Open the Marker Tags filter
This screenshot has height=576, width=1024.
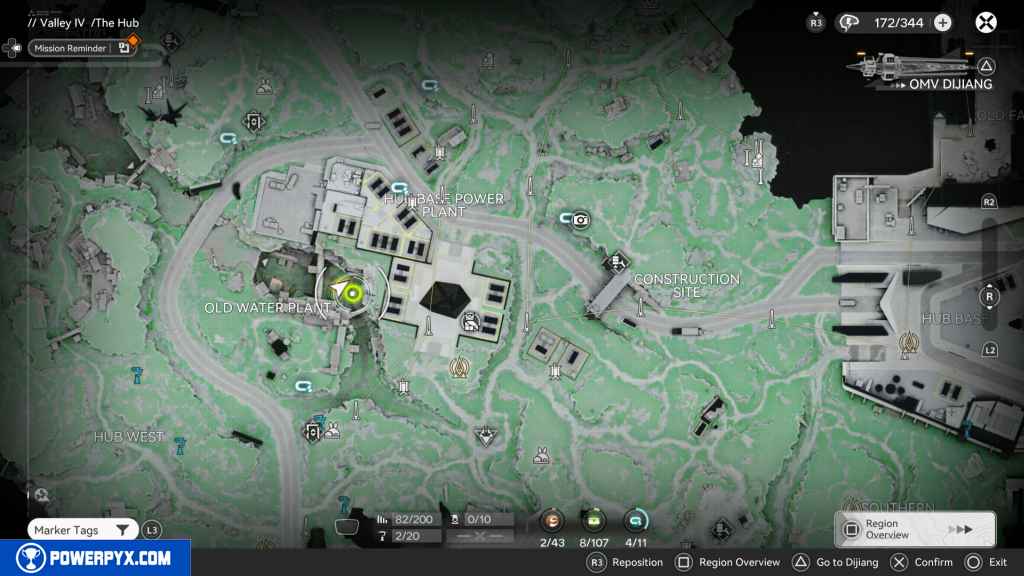[82, 530]
